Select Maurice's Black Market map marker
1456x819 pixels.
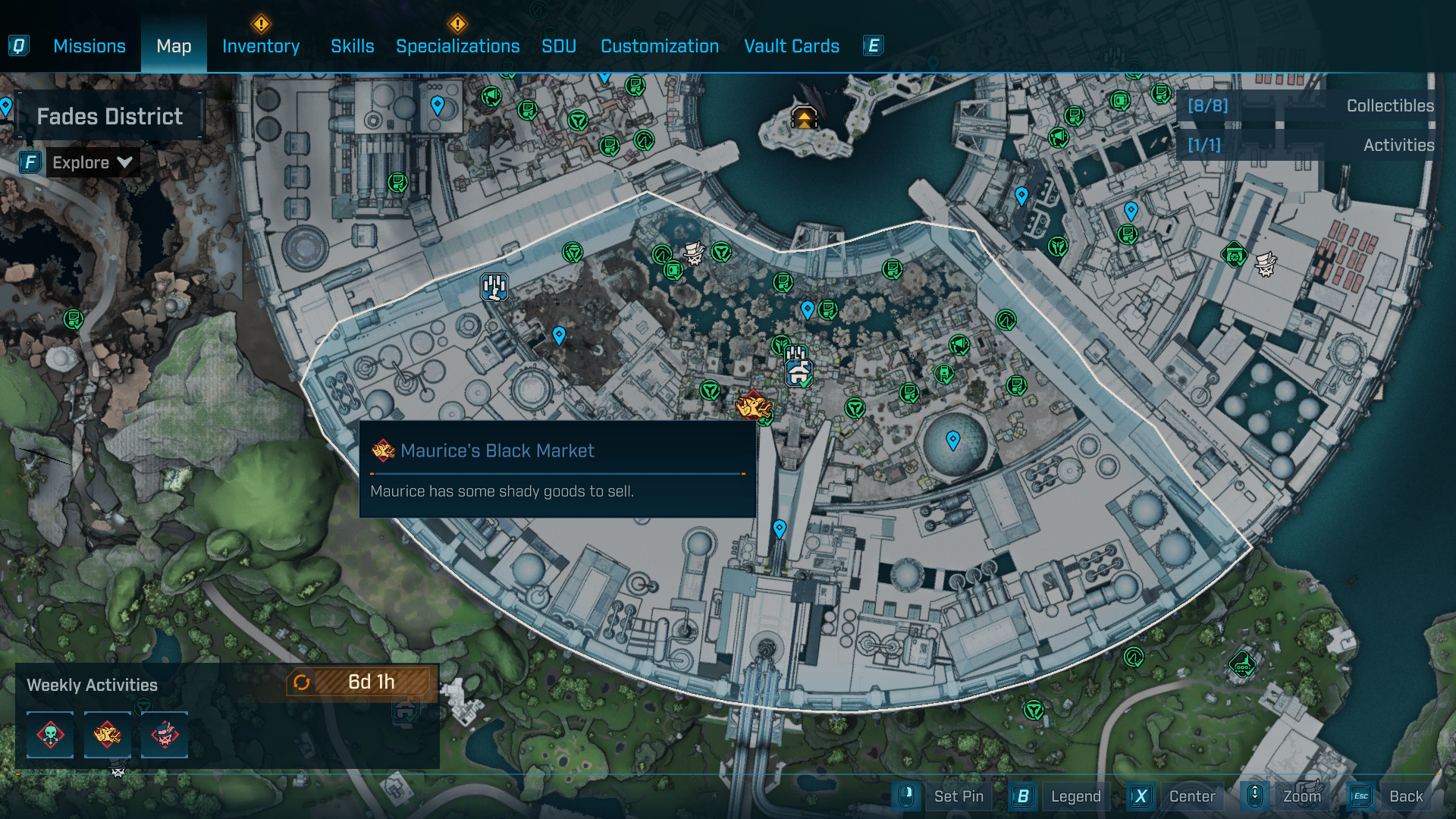pos(753,405)
